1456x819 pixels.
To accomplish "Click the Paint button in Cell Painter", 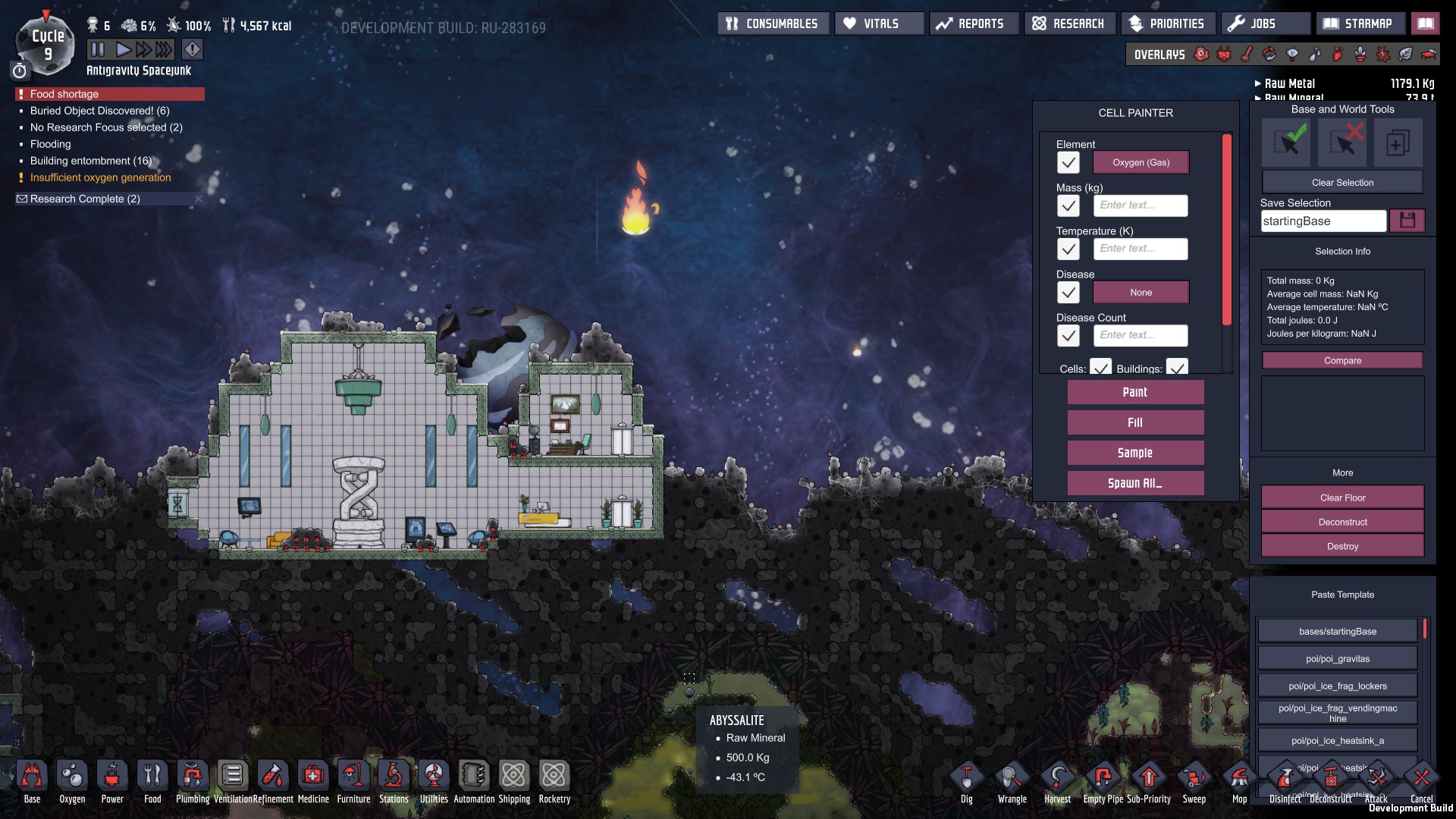I will click(1134, 392).
